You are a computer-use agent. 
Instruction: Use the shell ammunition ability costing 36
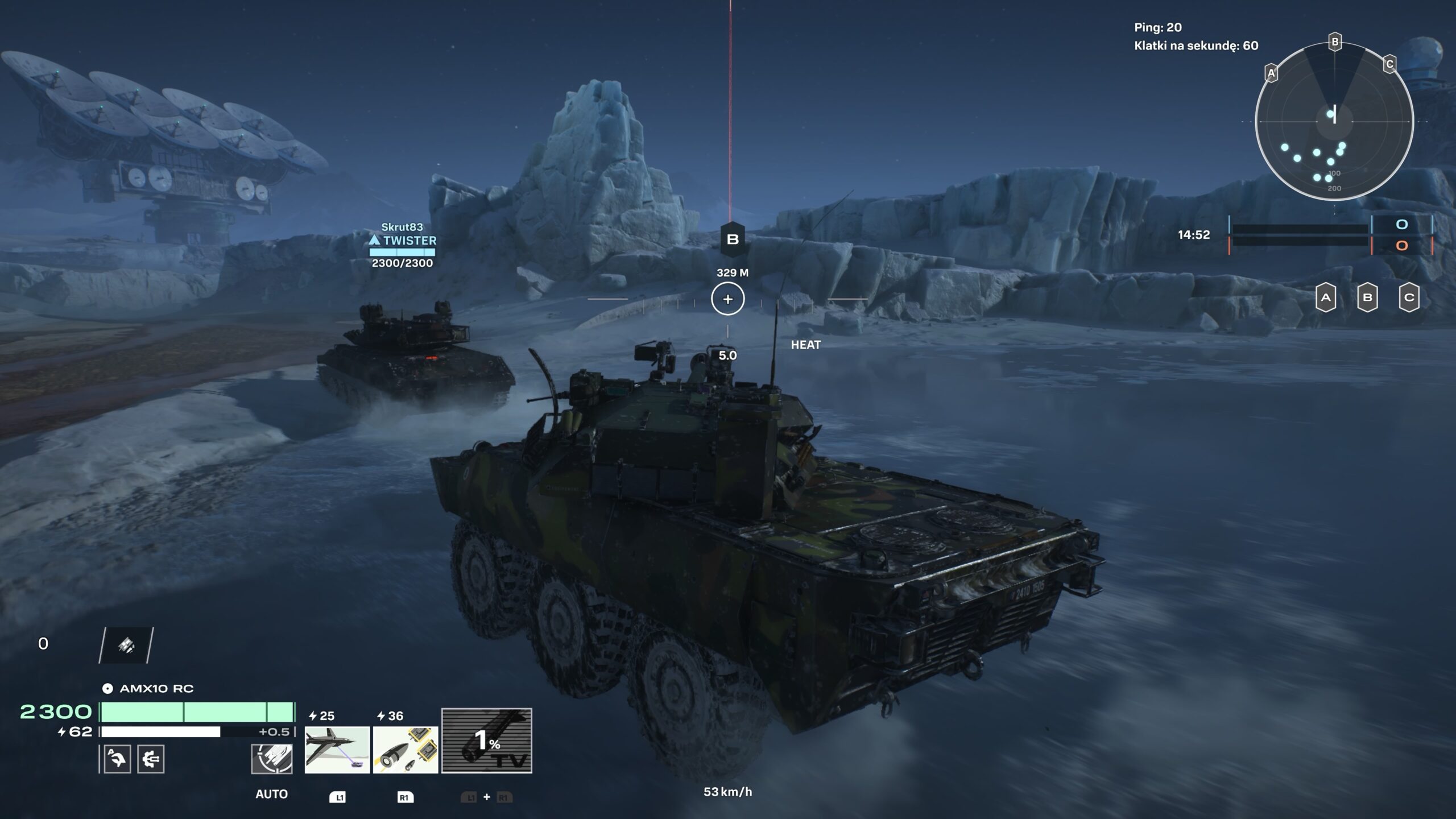click(x=406, y=750)
